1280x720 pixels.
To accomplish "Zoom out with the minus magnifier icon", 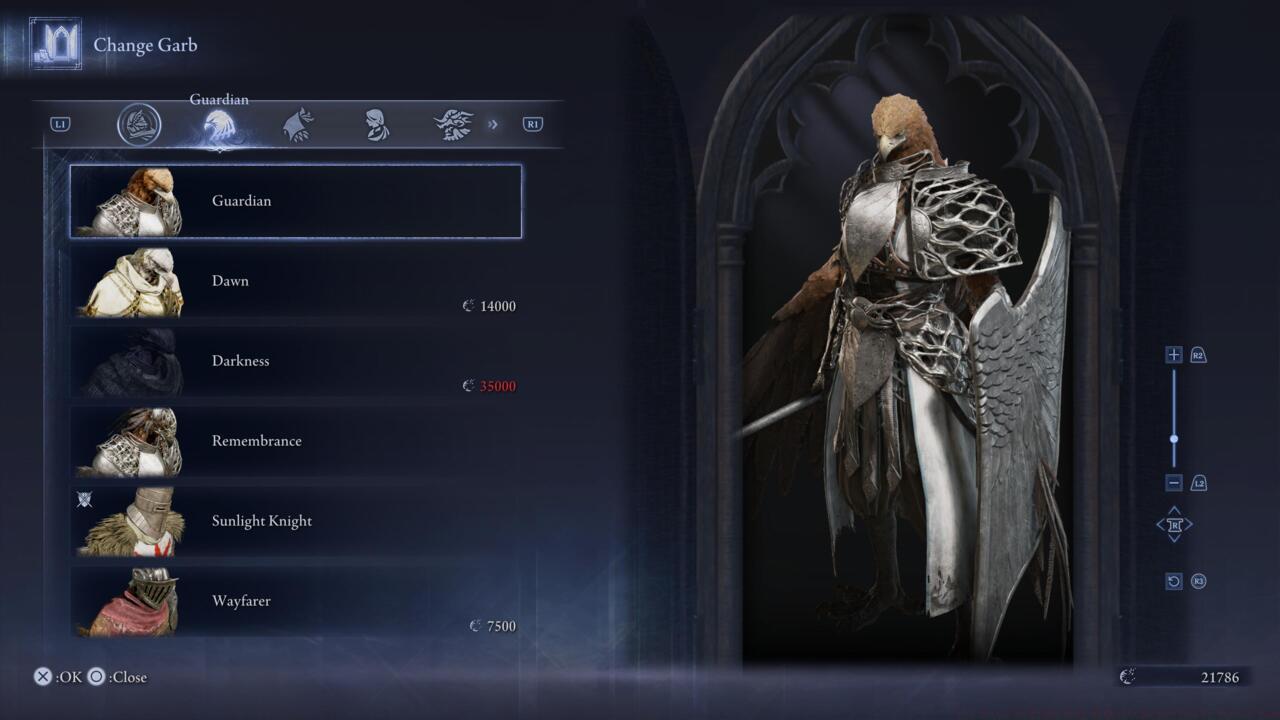I will click(1173, 482).
